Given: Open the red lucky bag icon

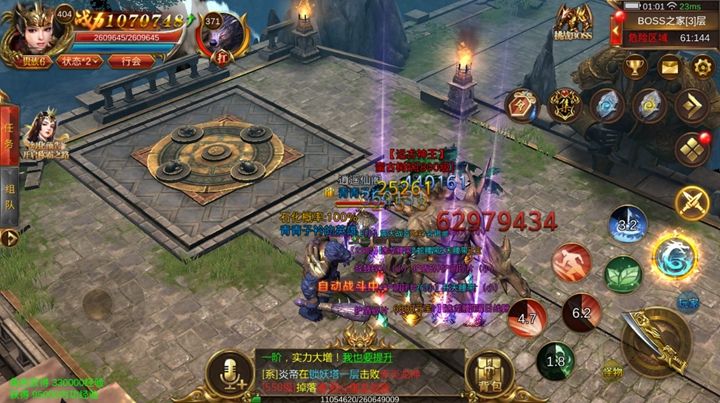Looking at the screenshot, I should point(521,104).
